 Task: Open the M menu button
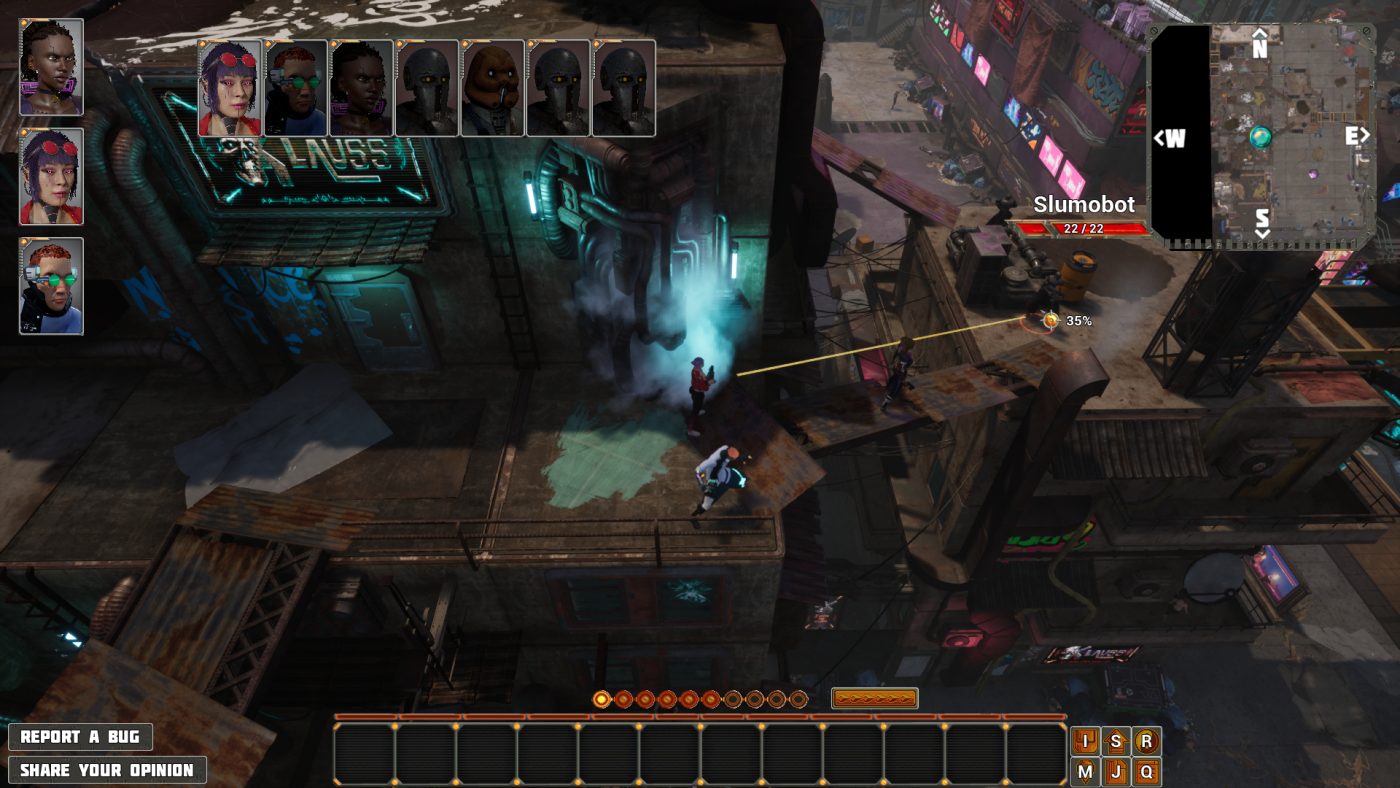pos(1085,772)
